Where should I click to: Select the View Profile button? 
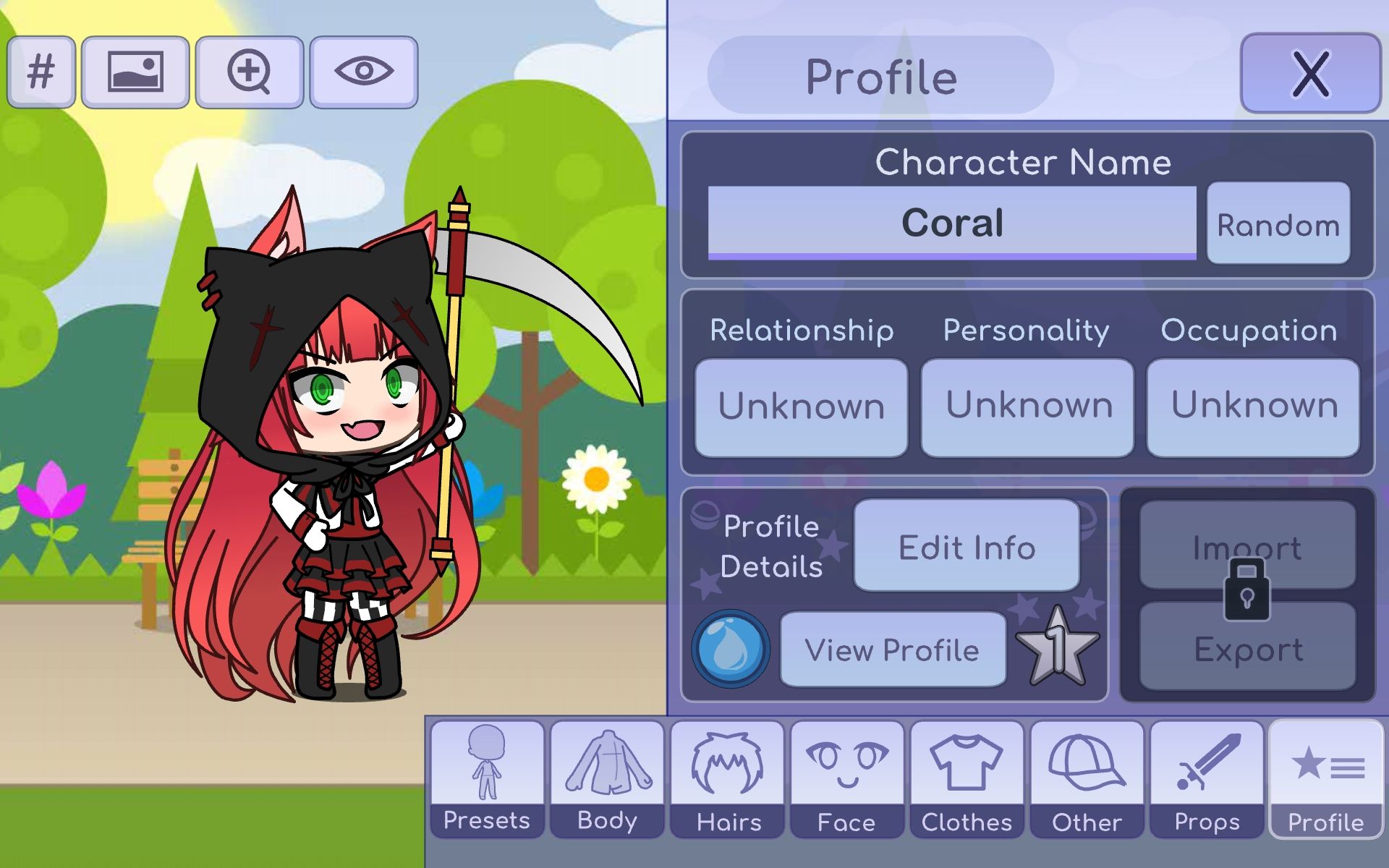click(x=893, y=650)
